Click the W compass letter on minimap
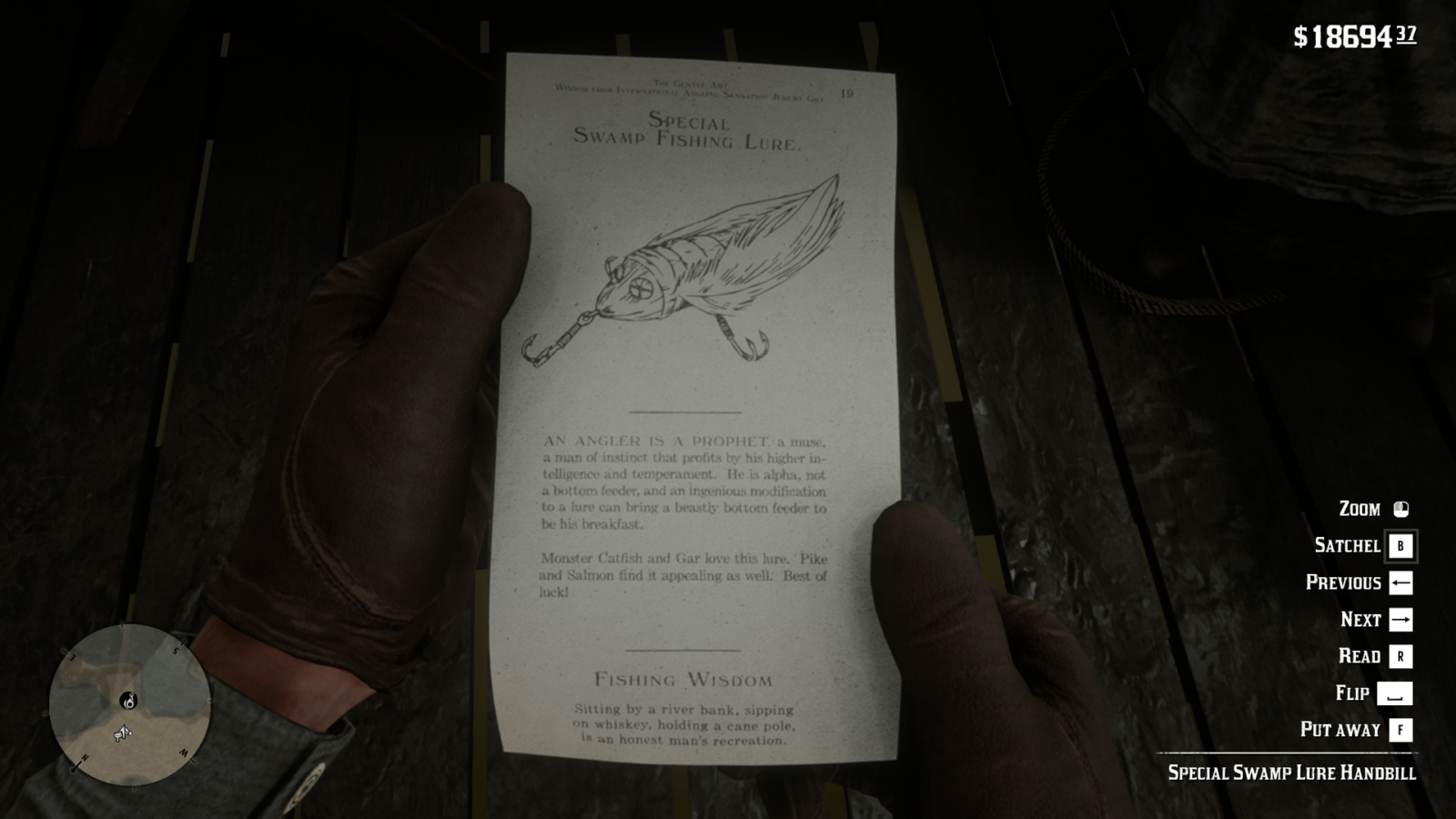This screenshot has height=819, width=1456. click(185, 751)
